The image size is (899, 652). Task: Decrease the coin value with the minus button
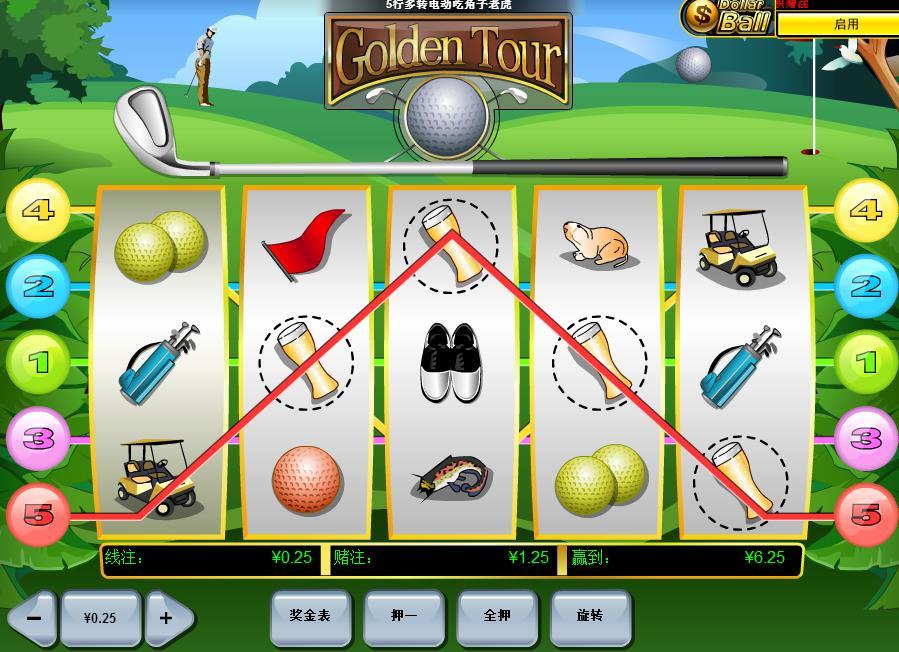[x=33, y=618]
